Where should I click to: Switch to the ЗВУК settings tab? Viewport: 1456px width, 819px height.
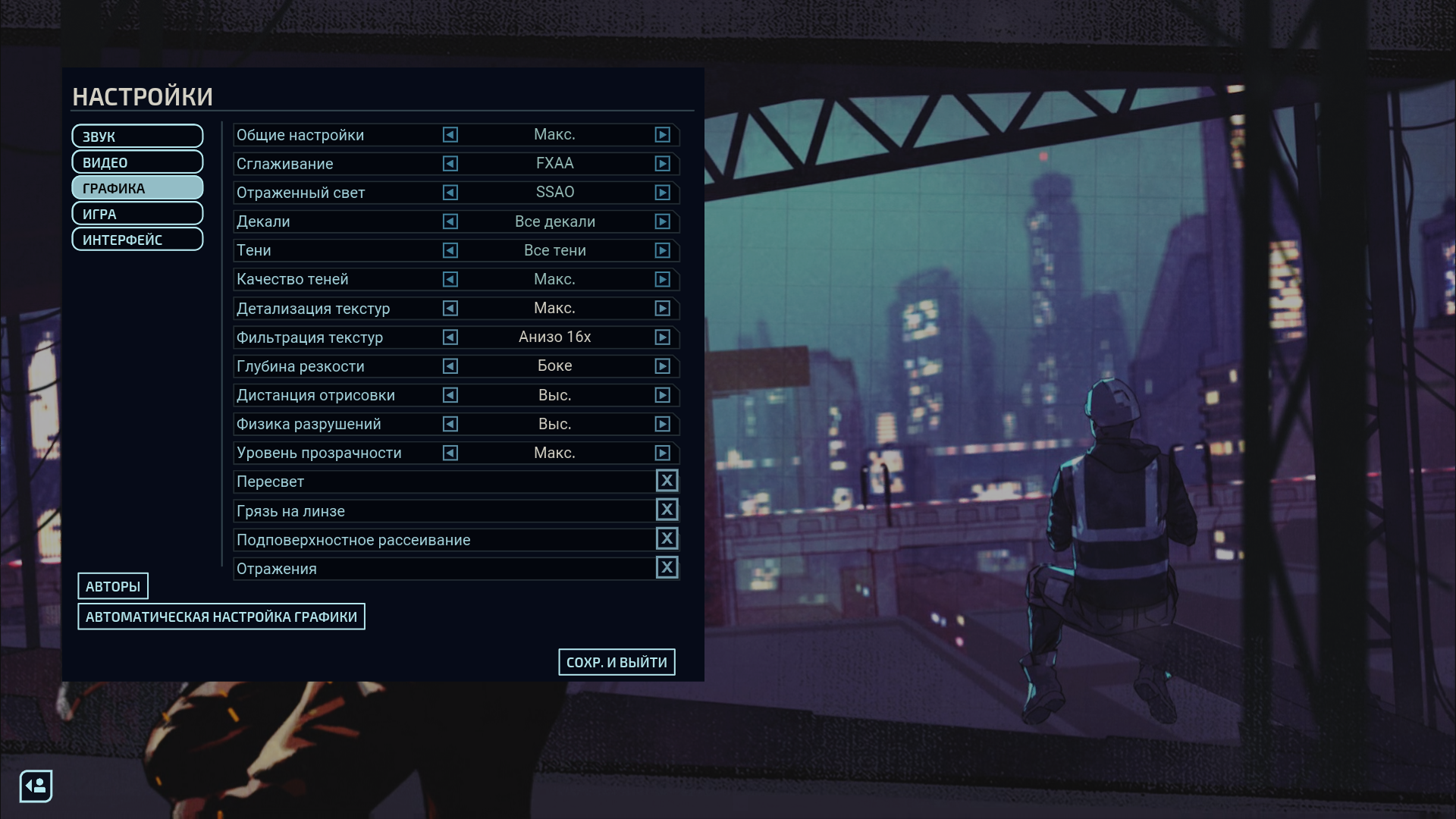137,136
